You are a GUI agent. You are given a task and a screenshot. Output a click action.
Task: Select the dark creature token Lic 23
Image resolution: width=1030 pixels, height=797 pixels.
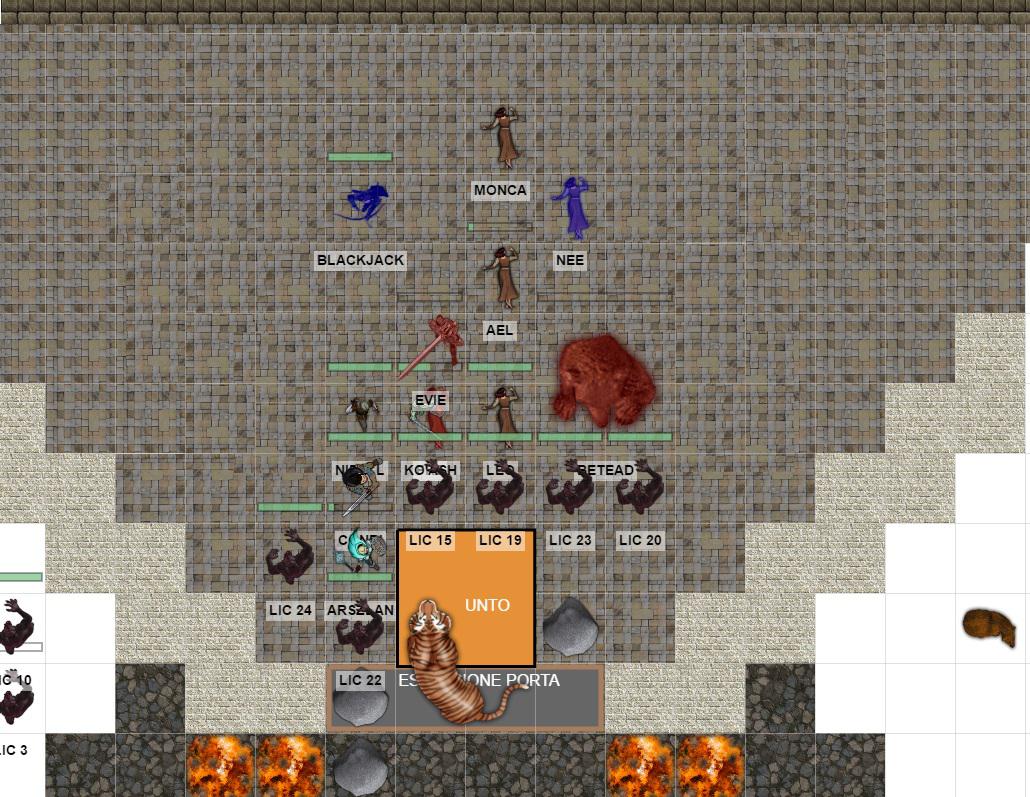click(x=570, y=488)
